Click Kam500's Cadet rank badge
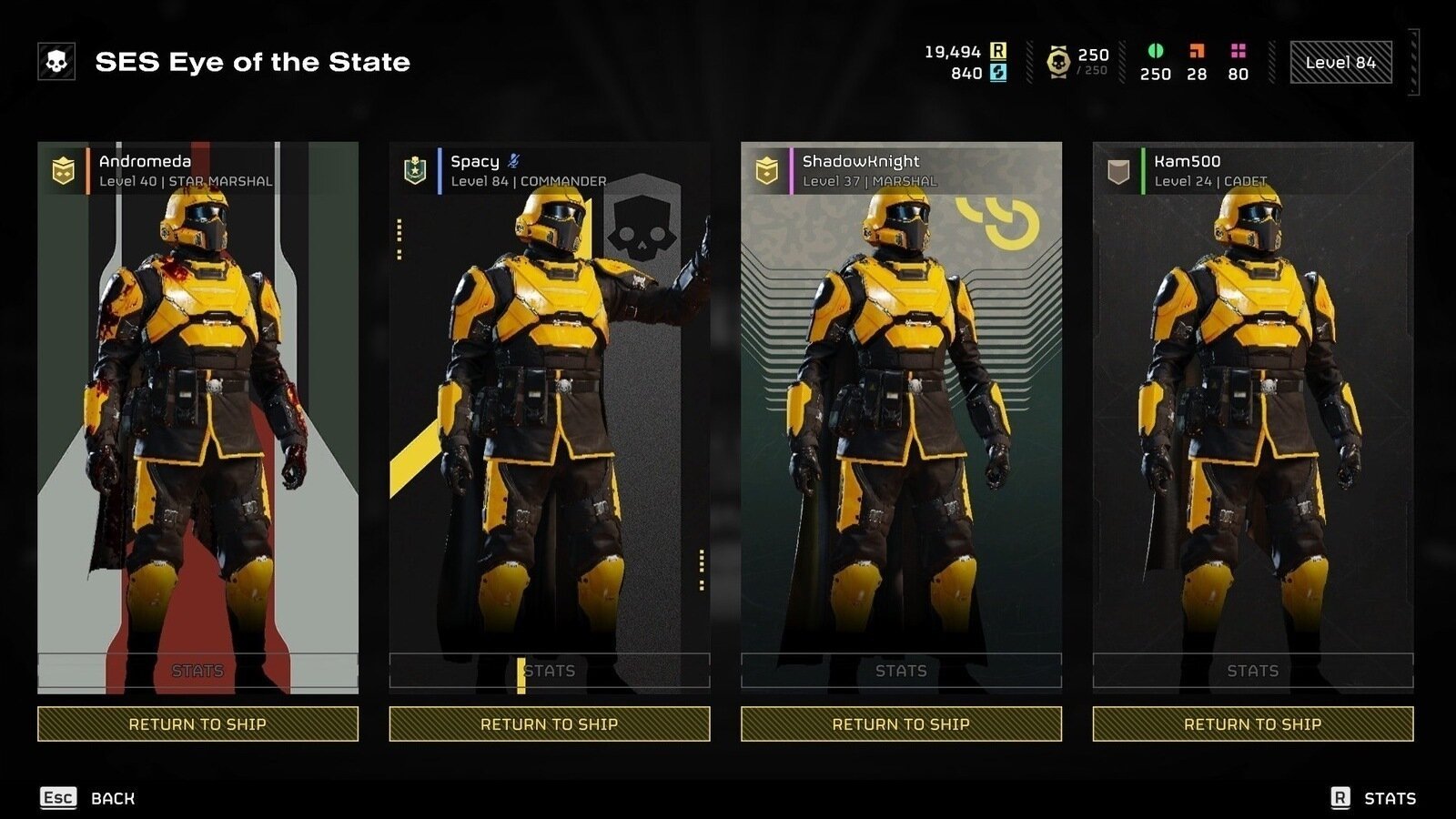1456x819 pixels. 1117,170
